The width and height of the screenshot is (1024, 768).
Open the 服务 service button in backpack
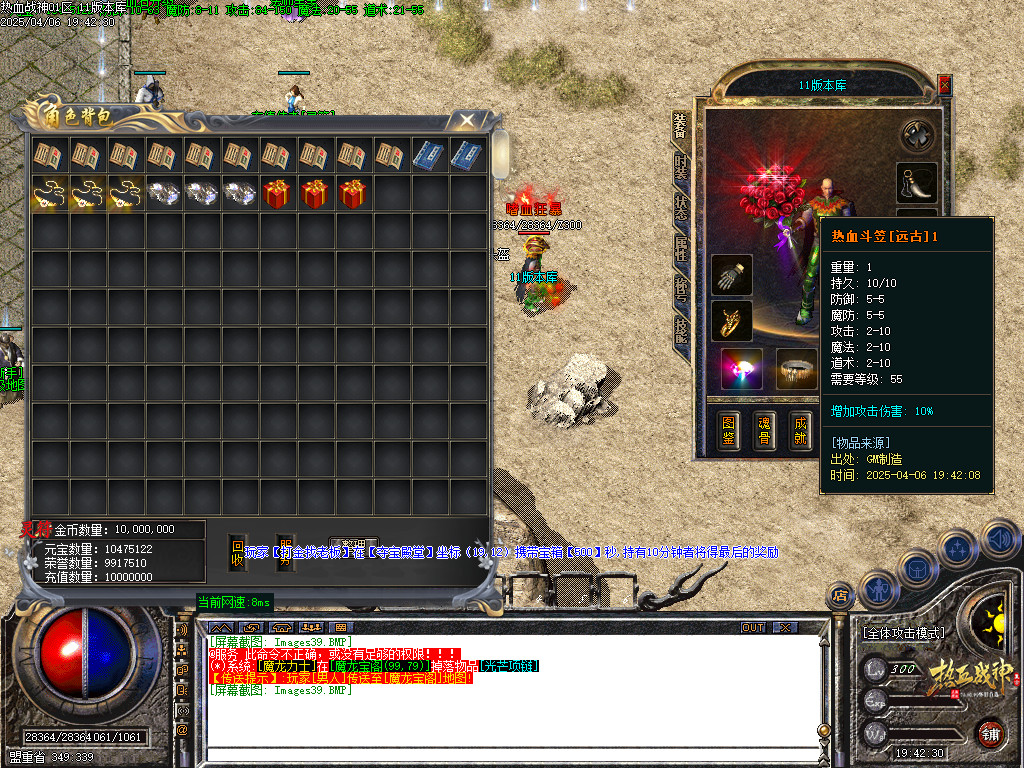[x=285, y=554]
